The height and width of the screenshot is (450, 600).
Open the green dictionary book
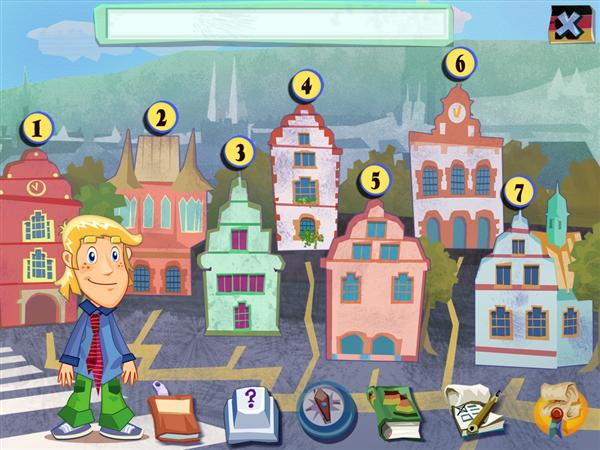pyautogui.click(x=397, y=410)
